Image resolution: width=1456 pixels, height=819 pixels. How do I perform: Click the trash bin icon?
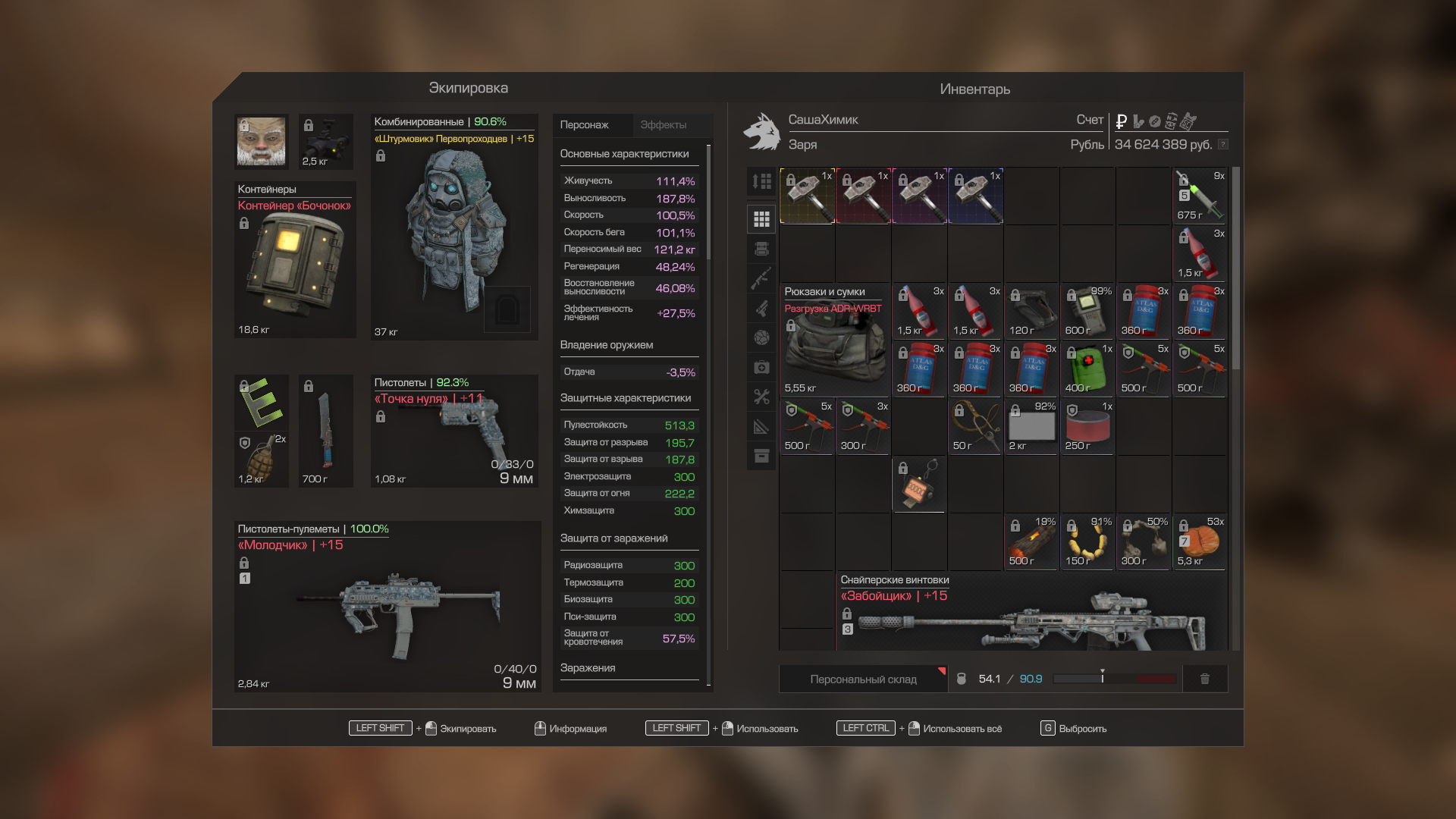coord(1204,679)
